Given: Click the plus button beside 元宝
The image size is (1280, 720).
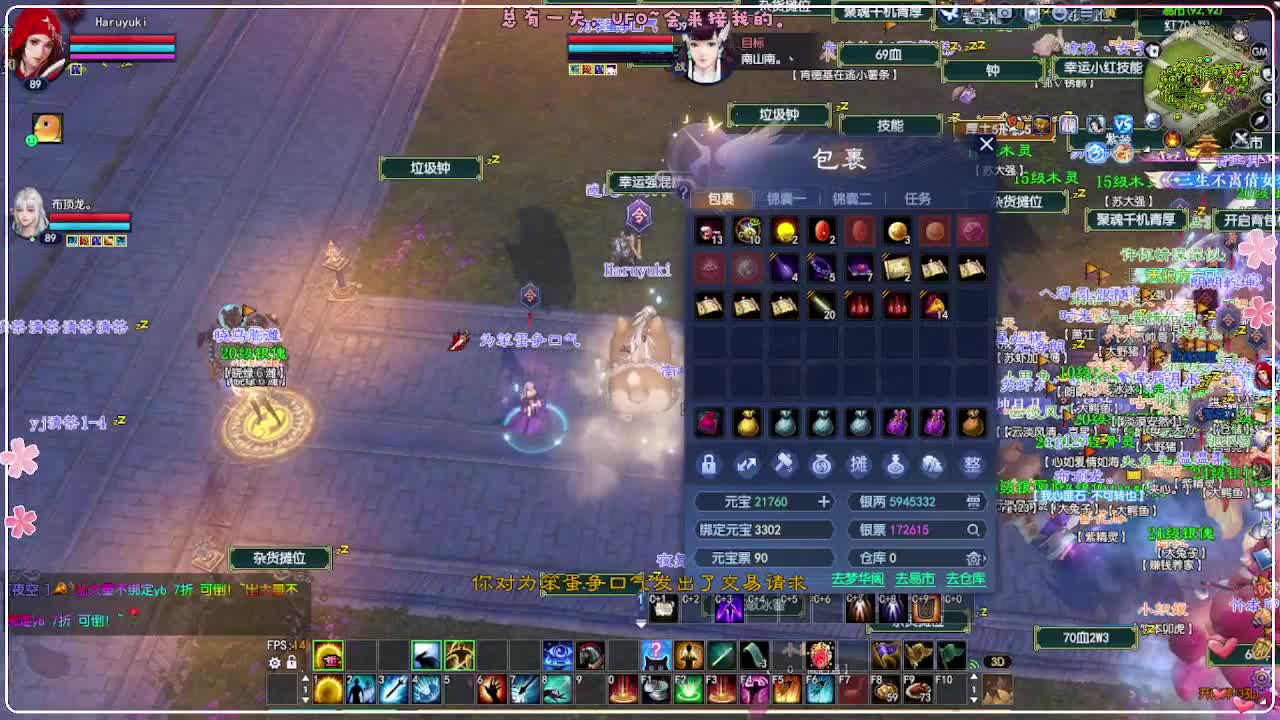Looking at the screenshot, I should coord(823,503).
